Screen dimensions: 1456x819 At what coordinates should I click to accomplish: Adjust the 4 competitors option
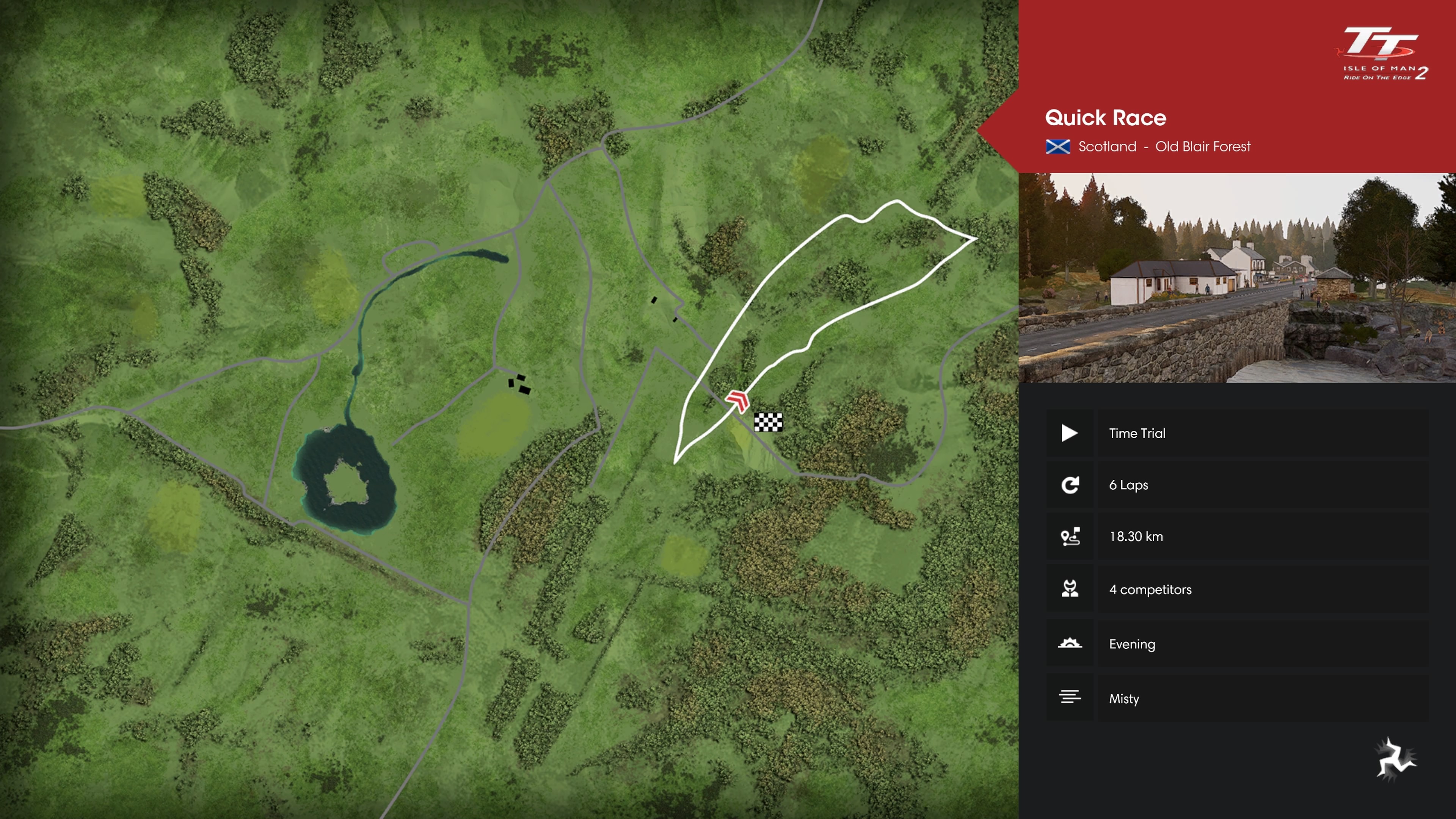point(1237,590)
